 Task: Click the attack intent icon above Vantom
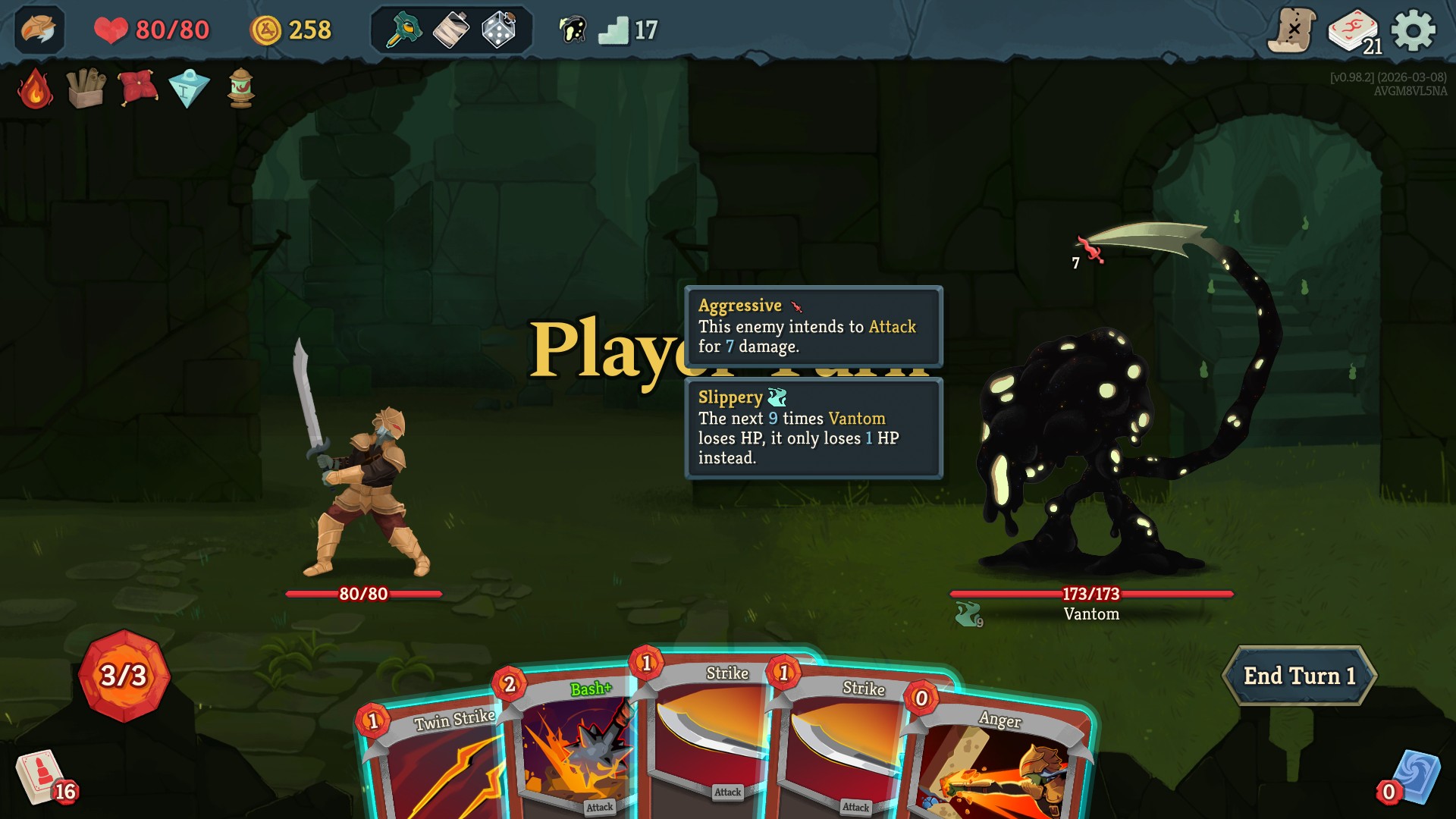[x=1090, y=250]
